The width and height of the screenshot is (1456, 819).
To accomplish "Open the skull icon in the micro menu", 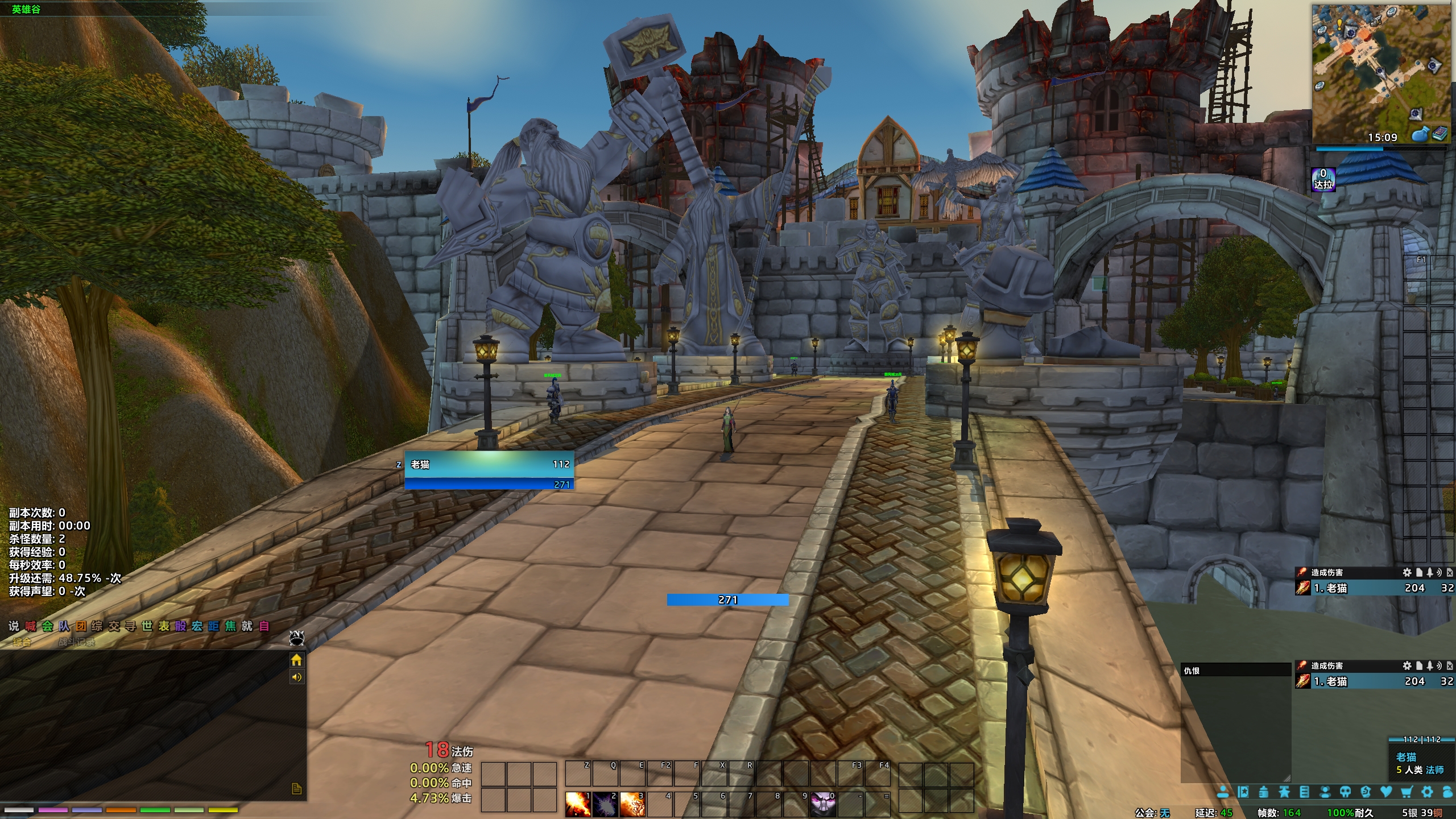I will pos(1345,792).
